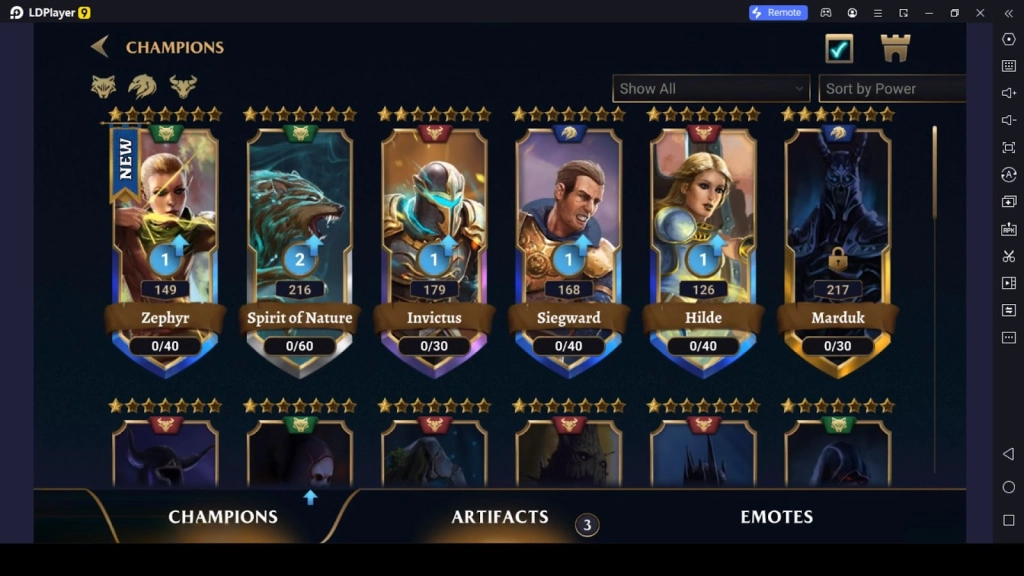The width and height of the screenshot is (1024, 576).
Task: Open the Sort by Power dropdown
Action: [x=892, y=88]
